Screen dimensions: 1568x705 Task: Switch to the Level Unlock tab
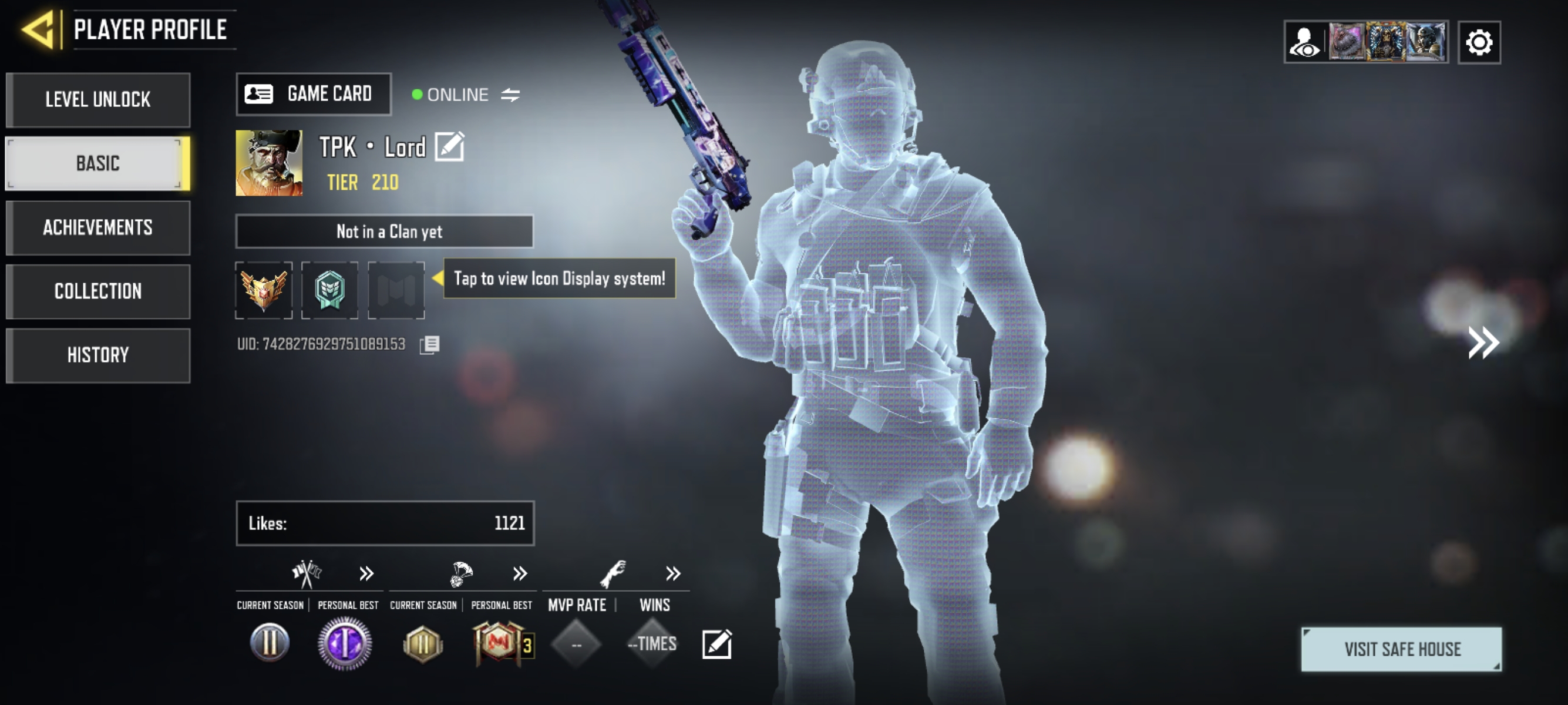click(x=98, y=100)
